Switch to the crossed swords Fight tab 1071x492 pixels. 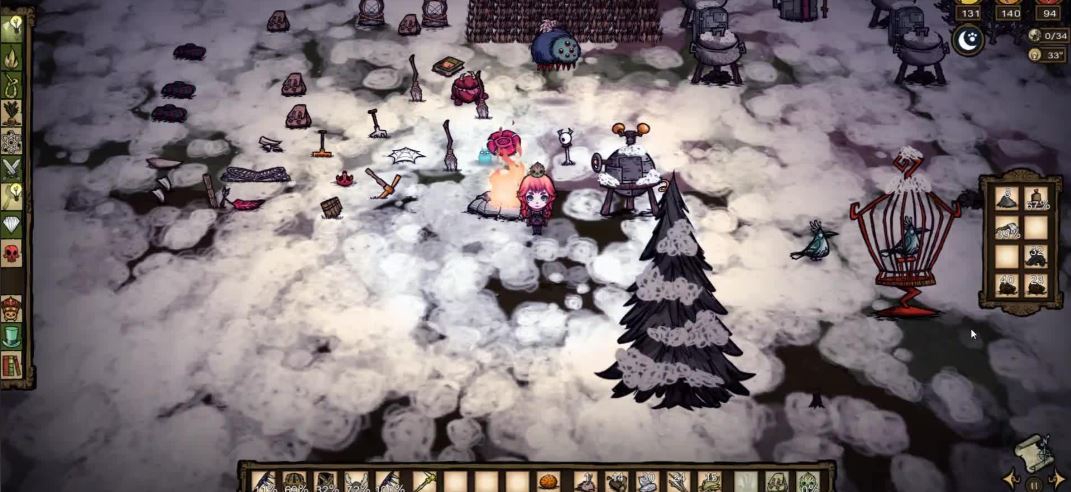click(x=13, y=169)
